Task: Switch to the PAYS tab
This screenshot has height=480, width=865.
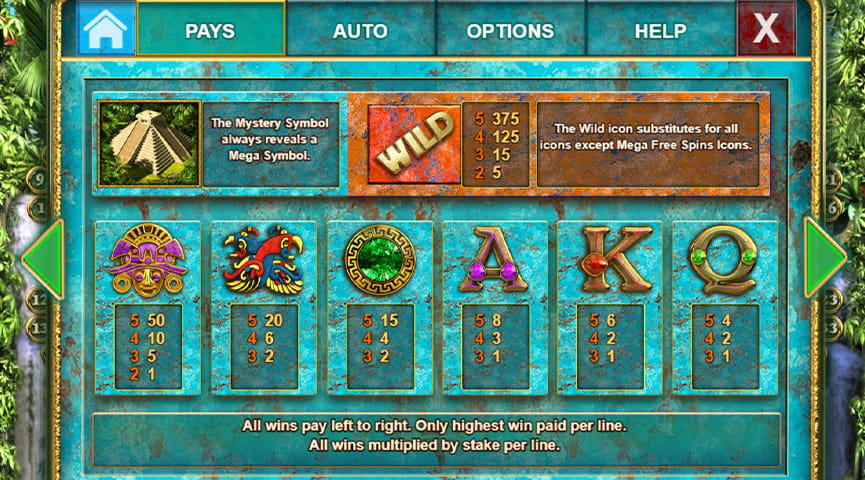Action: 210,30
